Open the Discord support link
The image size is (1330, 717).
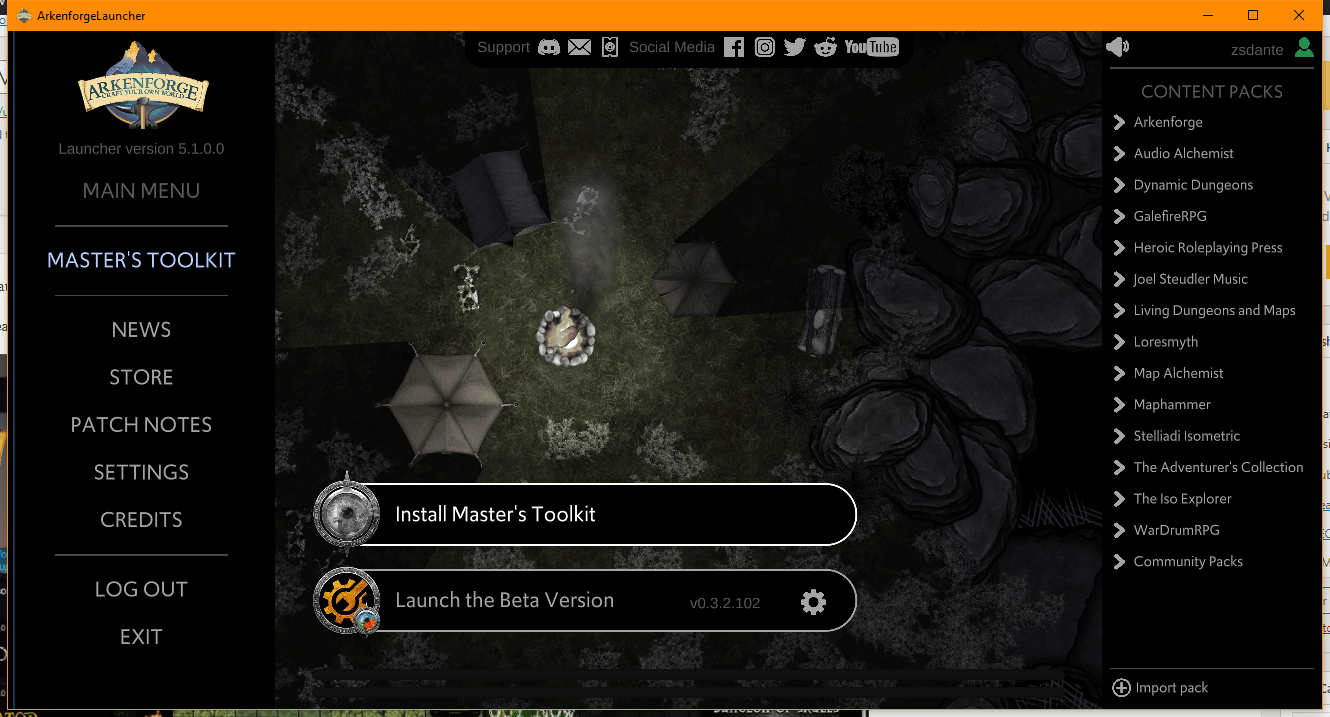tap(549, 47)
